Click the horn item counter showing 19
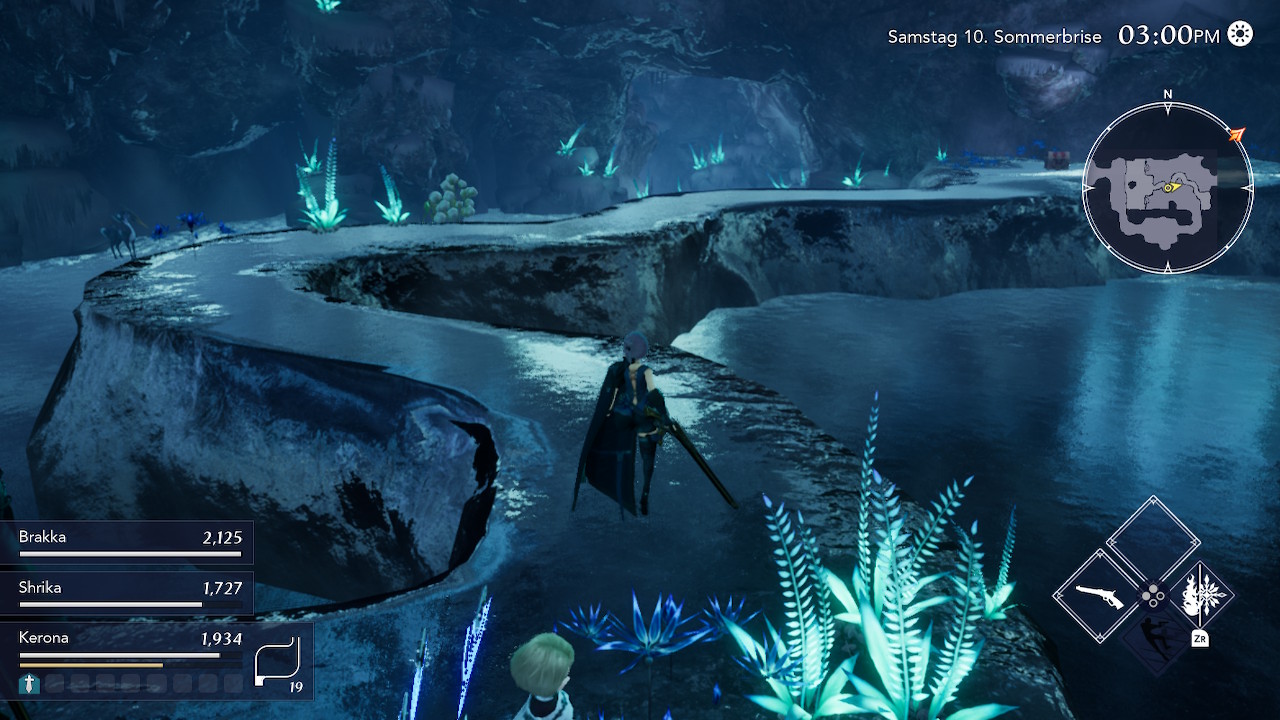Screen dimensions: 1280x720 pyautogui.click(x=279, y=663)
